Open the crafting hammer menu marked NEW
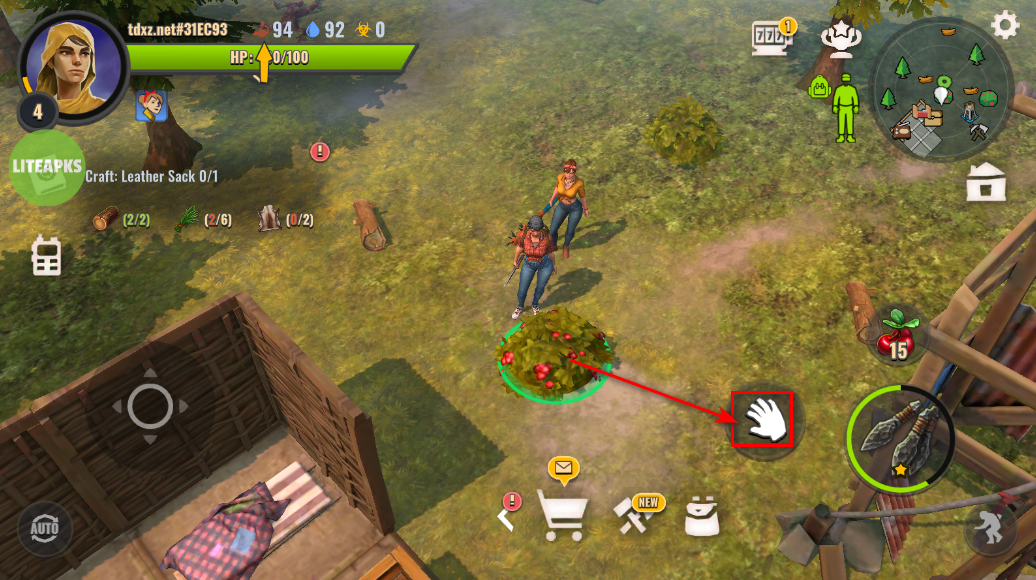 [x=635, y=515]
